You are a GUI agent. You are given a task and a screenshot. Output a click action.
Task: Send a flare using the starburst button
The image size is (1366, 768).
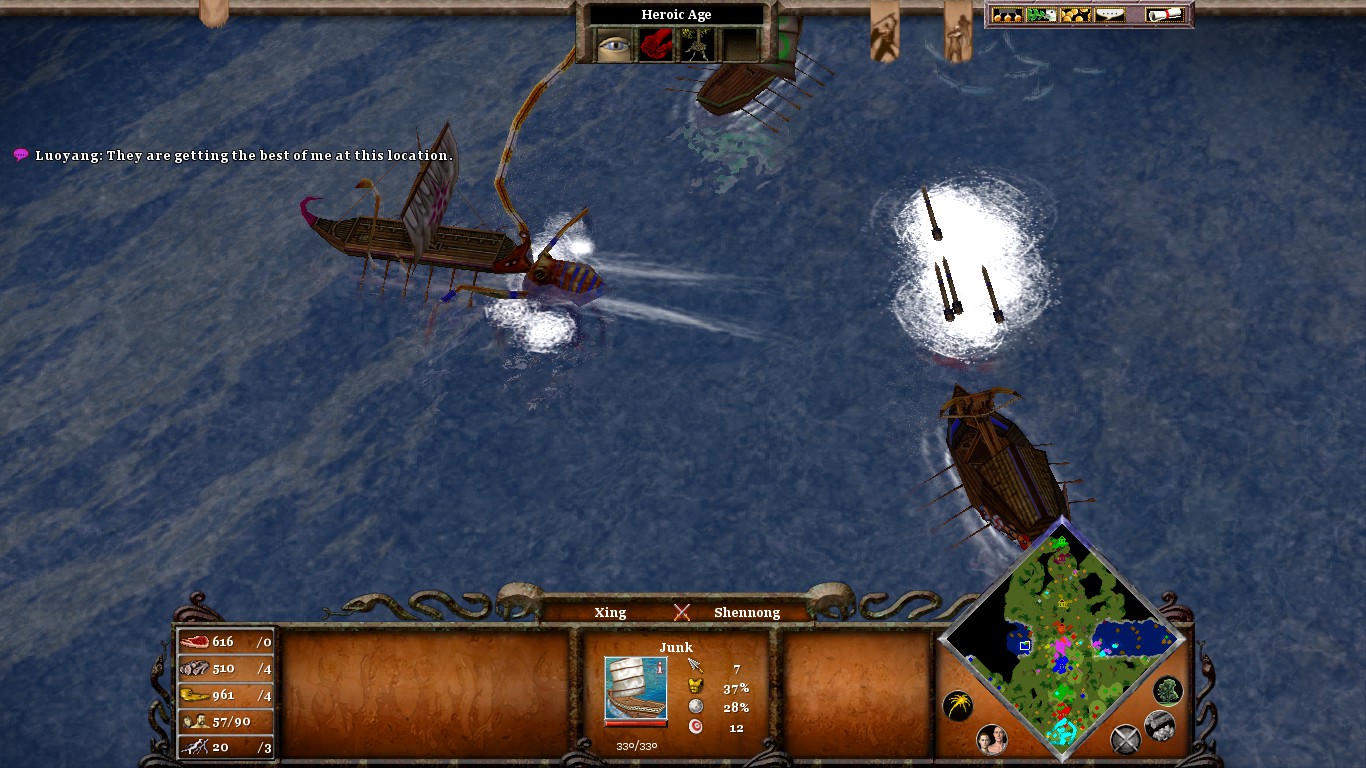[x=959, y=705]
